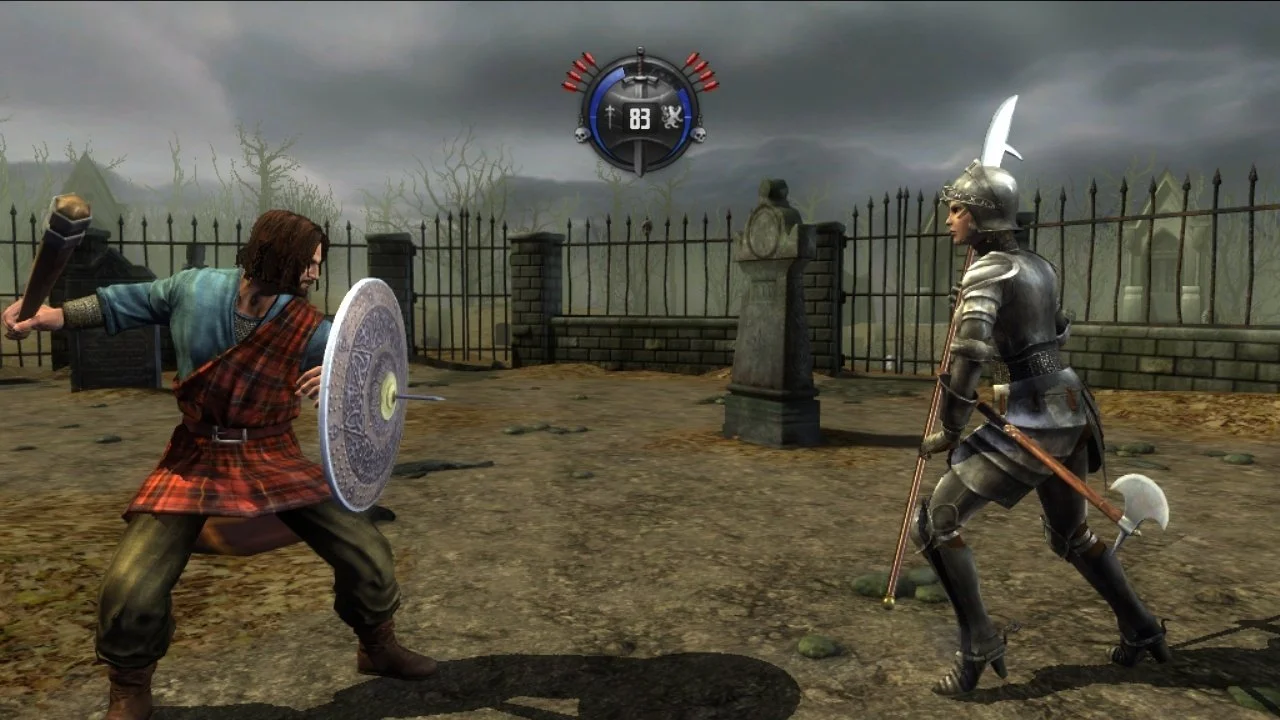Click the sword pommel atop the medallion
The height and width of the screenshot is (720, 1280).
pyautogui.click(x=640, y=49)
